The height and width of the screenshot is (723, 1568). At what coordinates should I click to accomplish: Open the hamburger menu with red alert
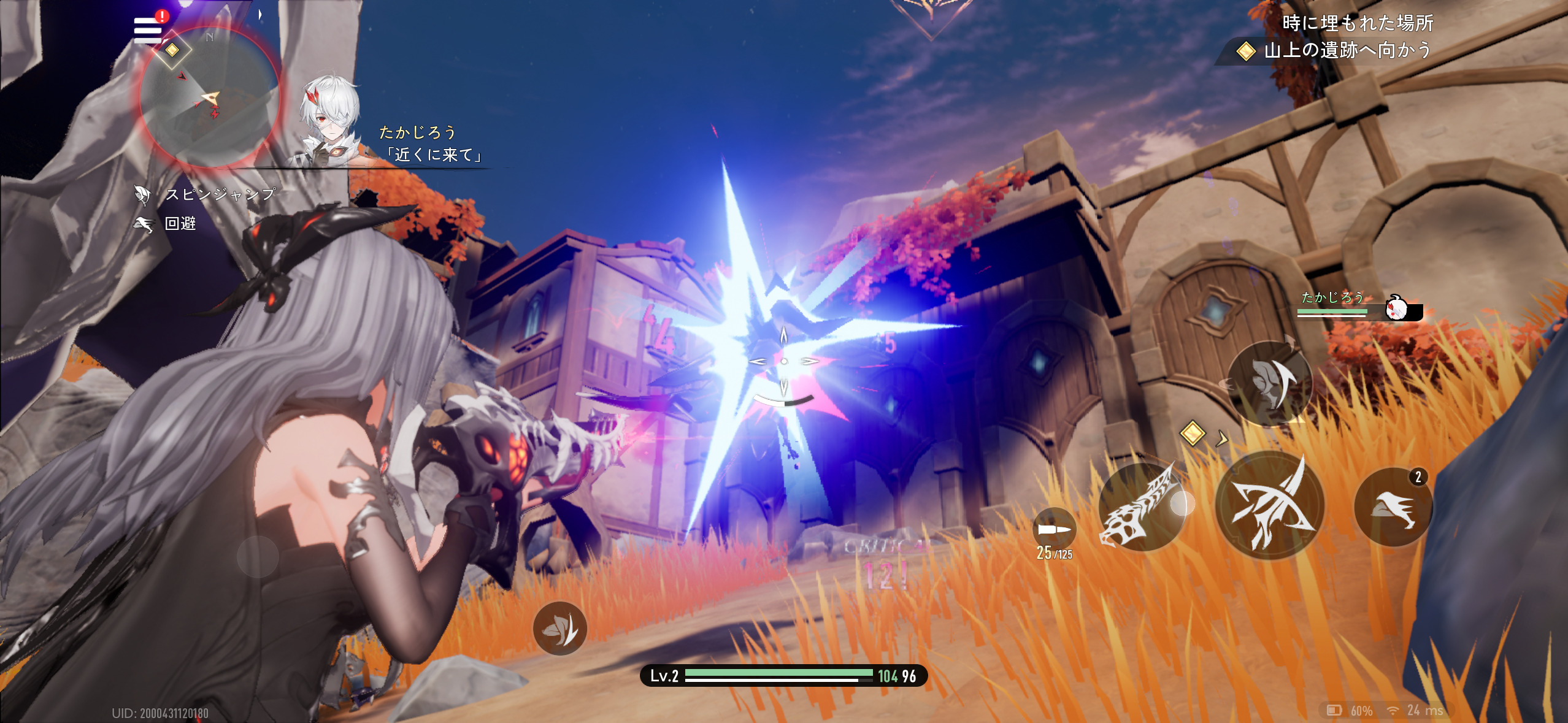pos(148,29)
